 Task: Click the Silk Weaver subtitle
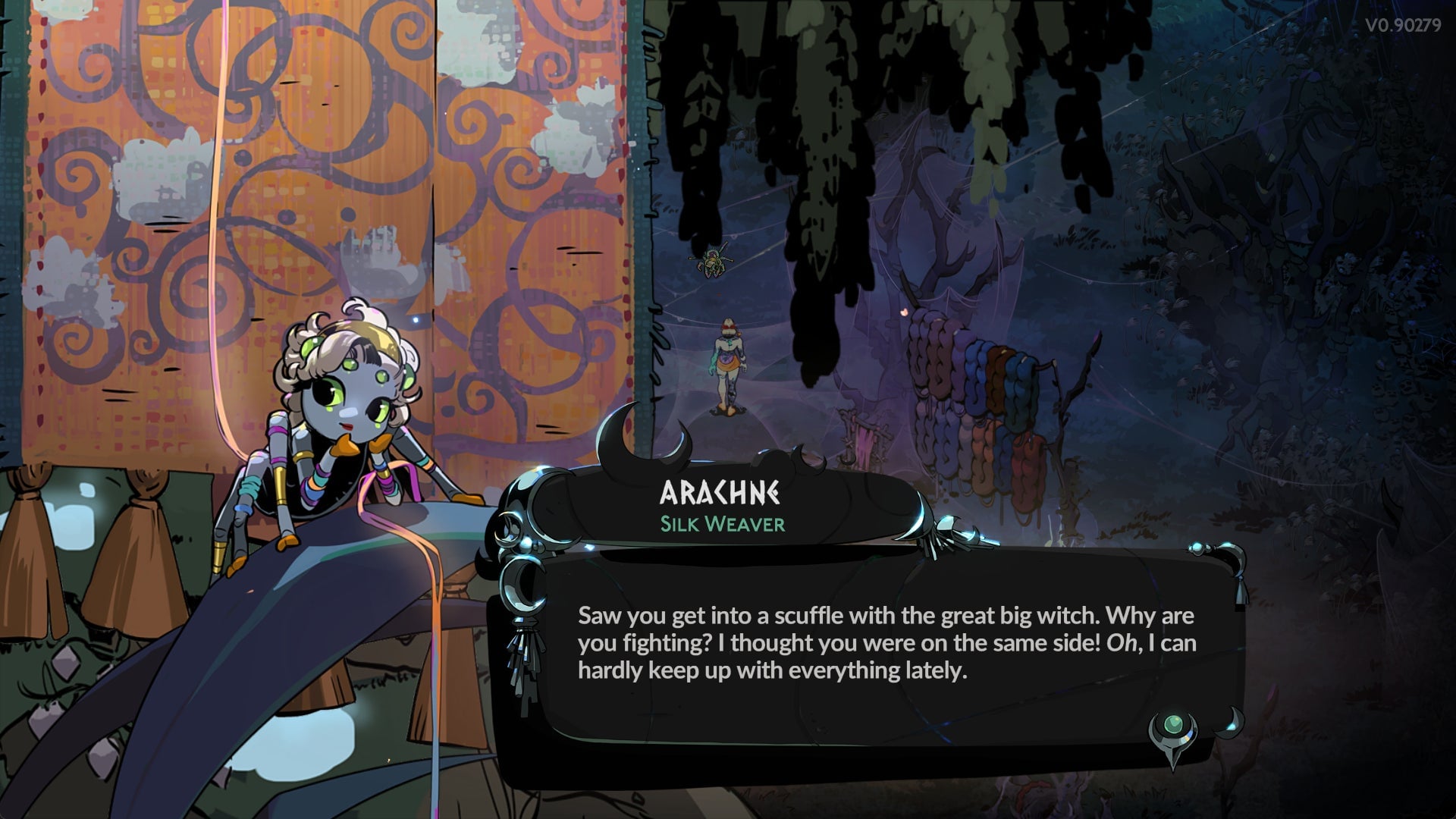[722, 524]
